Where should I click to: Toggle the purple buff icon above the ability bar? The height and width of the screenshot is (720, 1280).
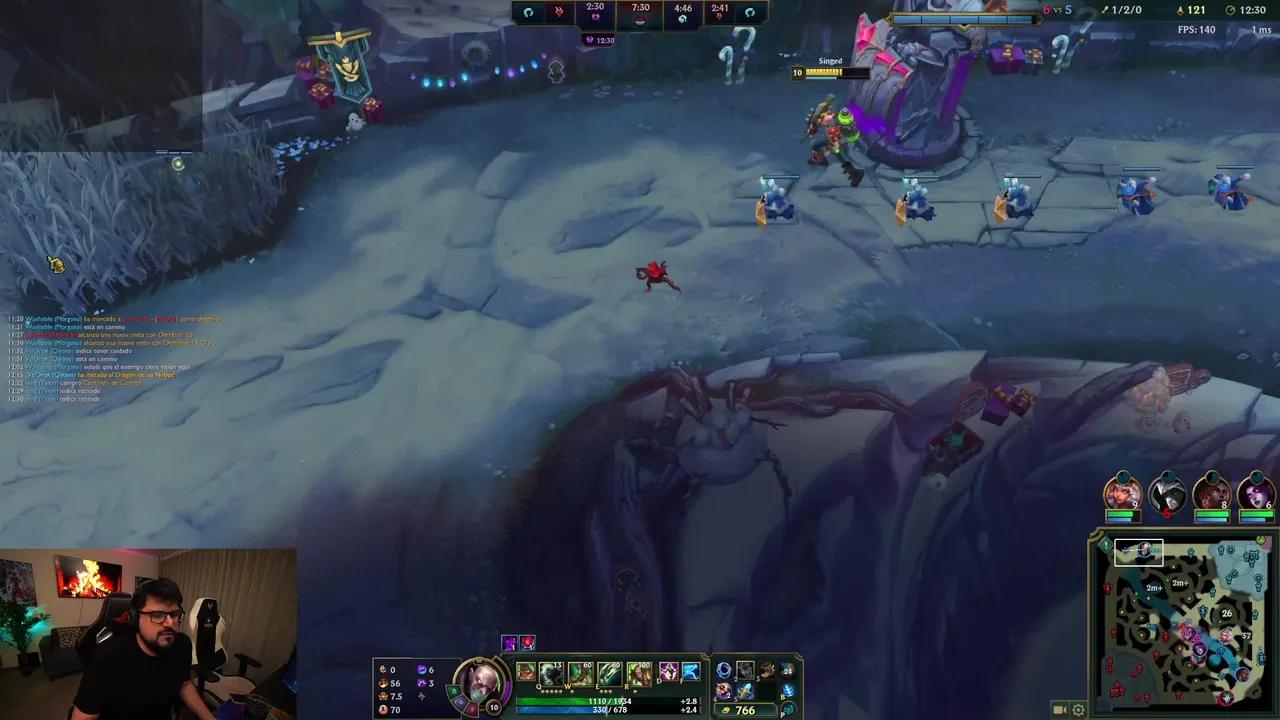[x=508, y=643]
